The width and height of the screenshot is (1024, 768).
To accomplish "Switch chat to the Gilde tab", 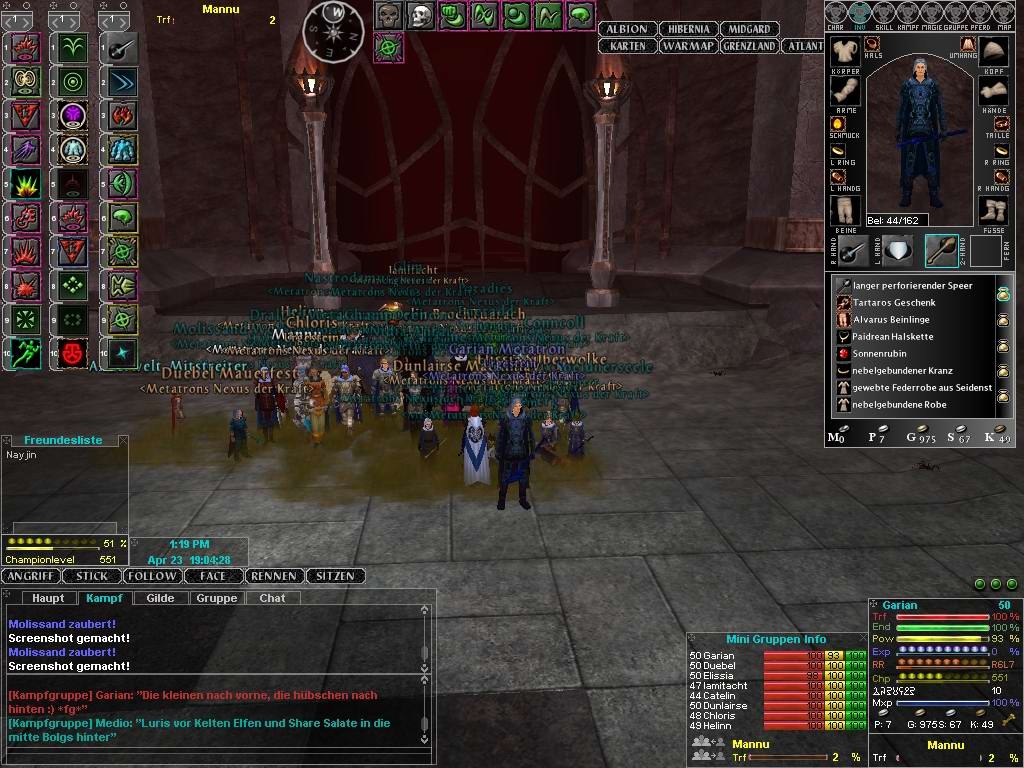I will pos(161,598).
